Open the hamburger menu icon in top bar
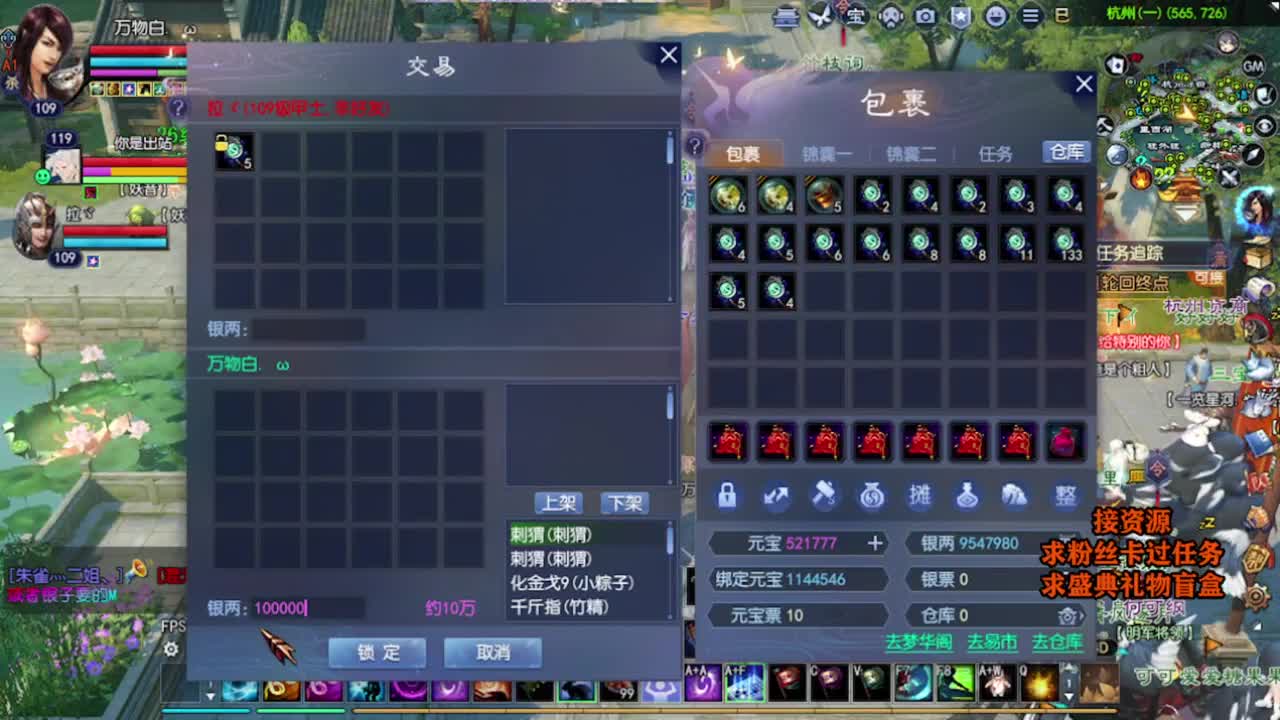This screenshot has width=1280, height=720. (1029, 17)
